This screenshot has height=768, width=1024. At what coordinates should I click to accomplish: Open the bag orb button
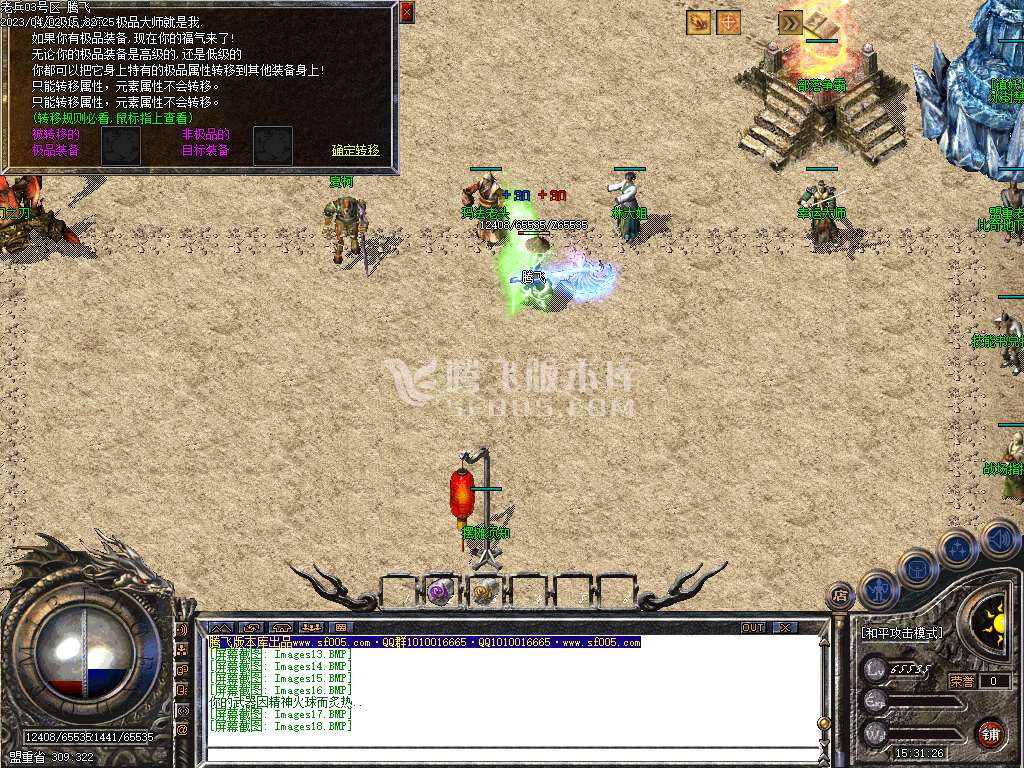click(x=917, y=567)
